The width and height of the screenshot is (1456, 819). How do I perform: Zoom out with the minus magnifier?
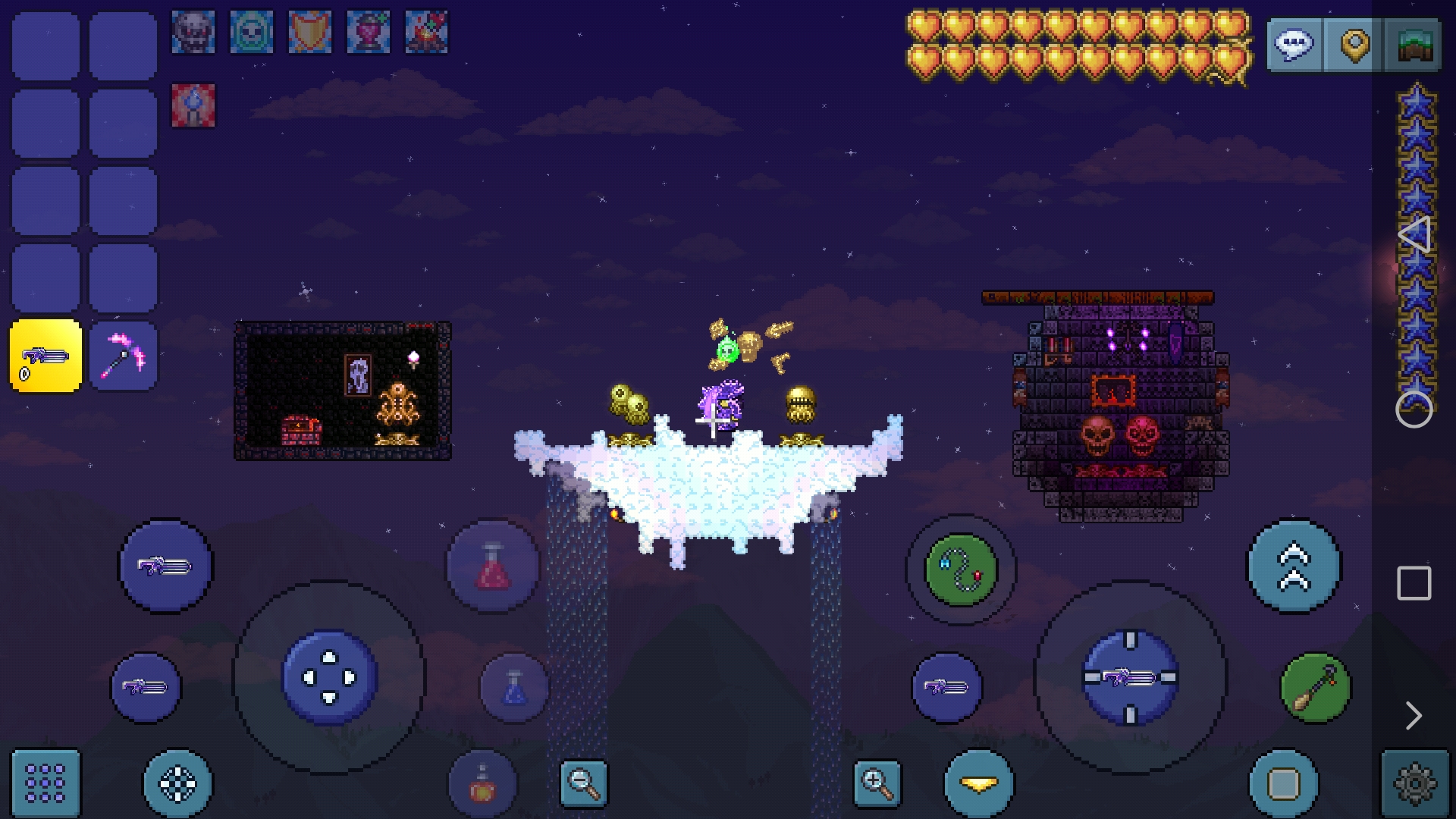pyautogui.click(x=584, y=783)
